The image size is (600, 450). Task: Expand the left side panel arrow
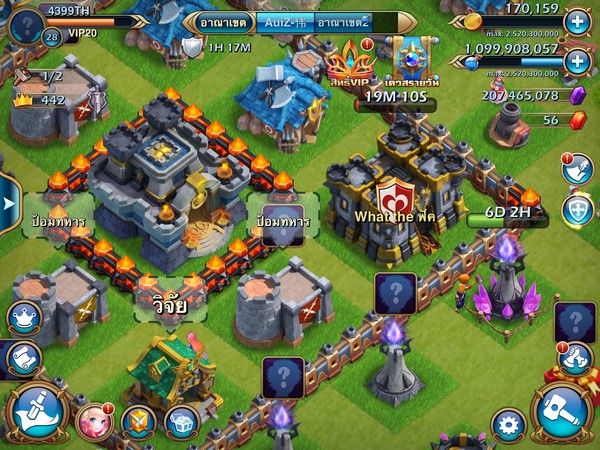(9, 202)
